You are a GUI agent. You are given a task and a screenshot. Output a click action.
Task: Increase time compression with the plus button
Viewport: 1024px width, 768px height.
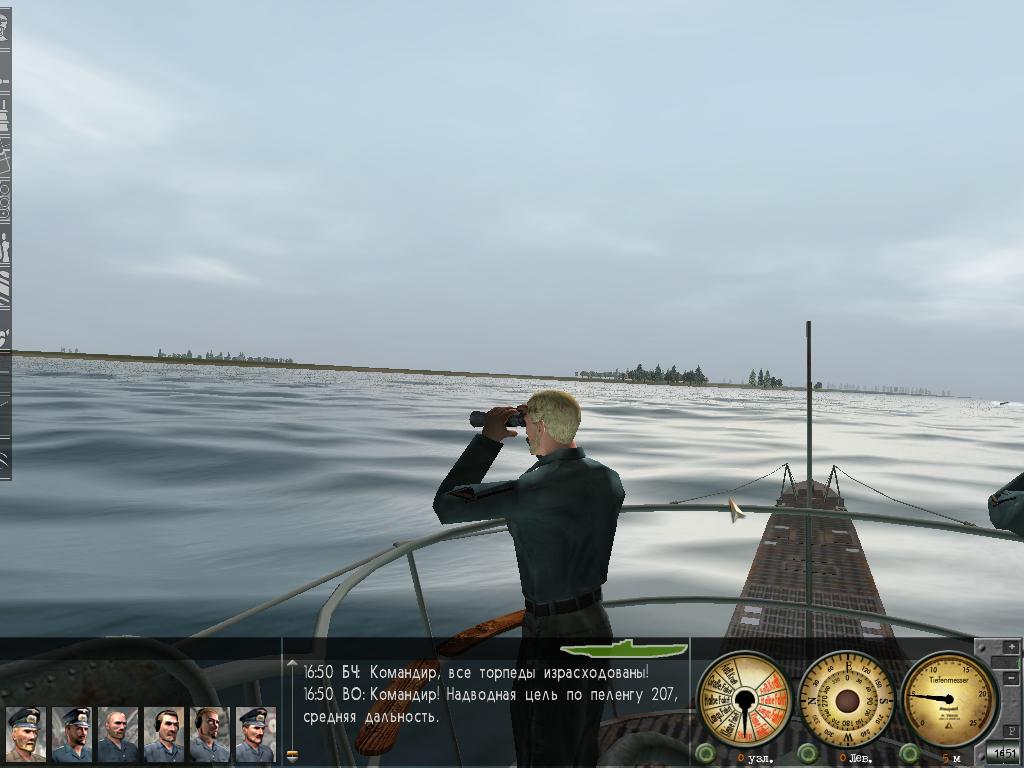(x=1011, y=647)
